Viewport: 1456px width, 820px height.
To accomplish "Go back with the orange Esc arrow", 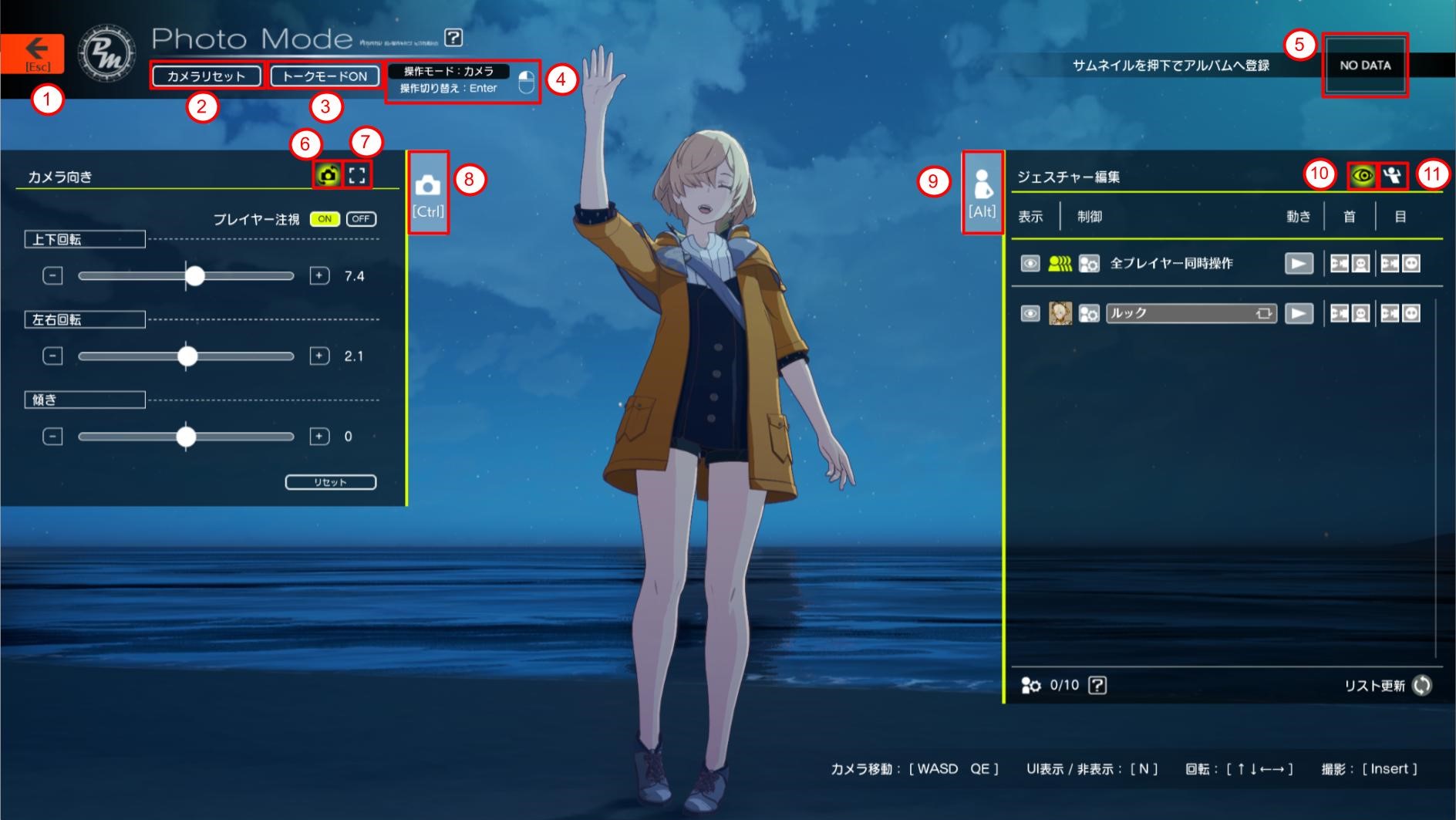I will pos(32,53).
